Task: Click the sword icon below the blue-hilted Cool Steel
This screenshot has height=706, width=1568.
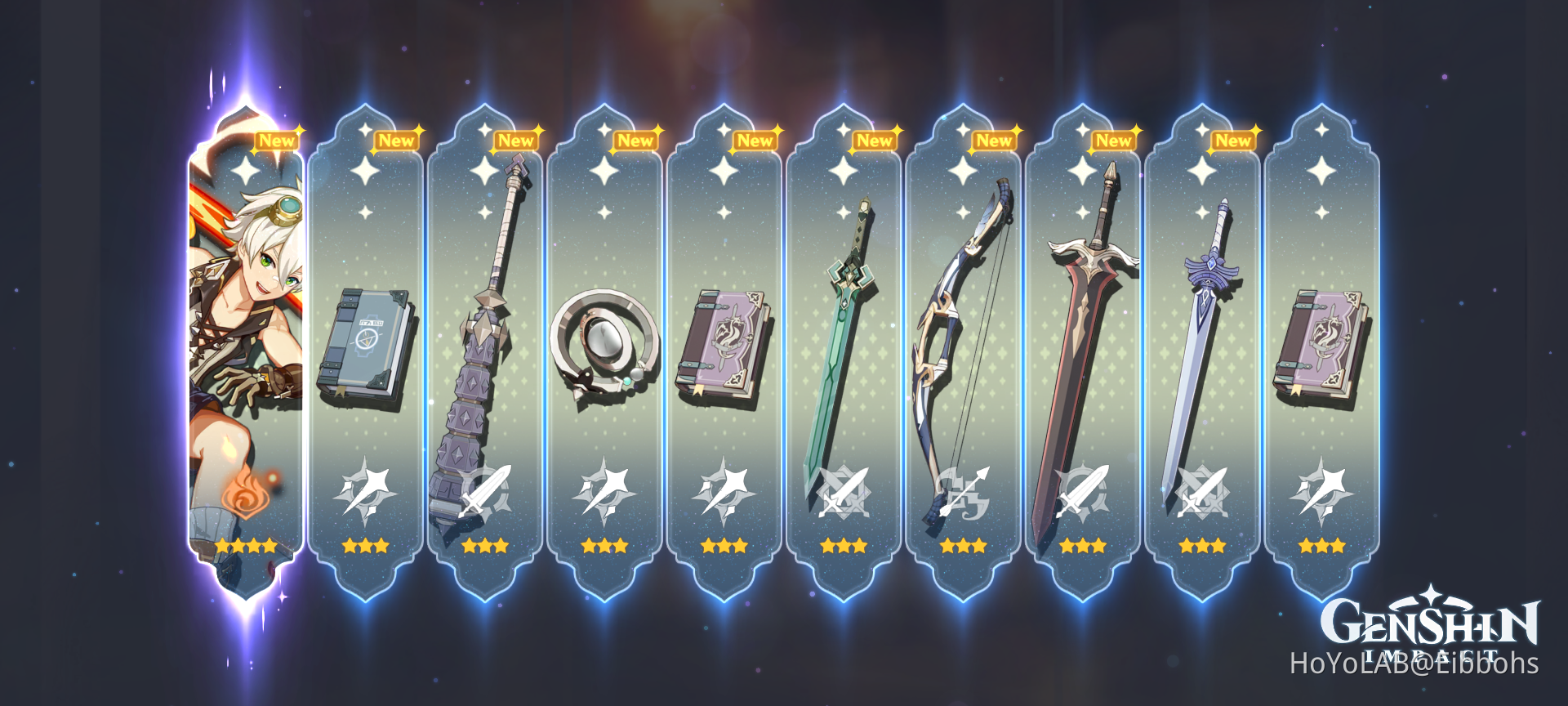Action: pyautogui.click(x=1201, y=490)
